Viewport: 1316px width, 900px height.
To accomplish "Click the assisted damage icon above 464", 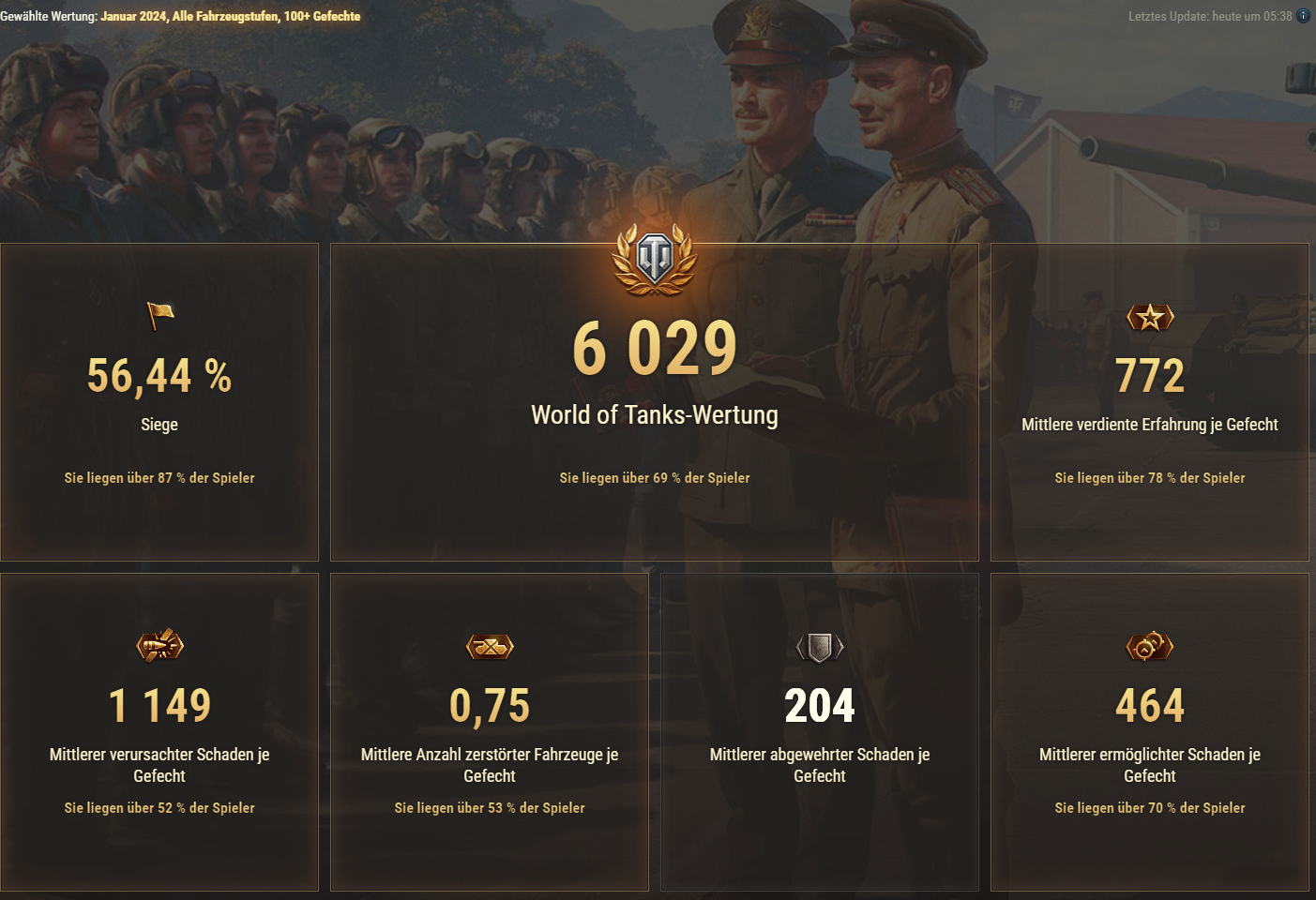I will pos(1149,645).
